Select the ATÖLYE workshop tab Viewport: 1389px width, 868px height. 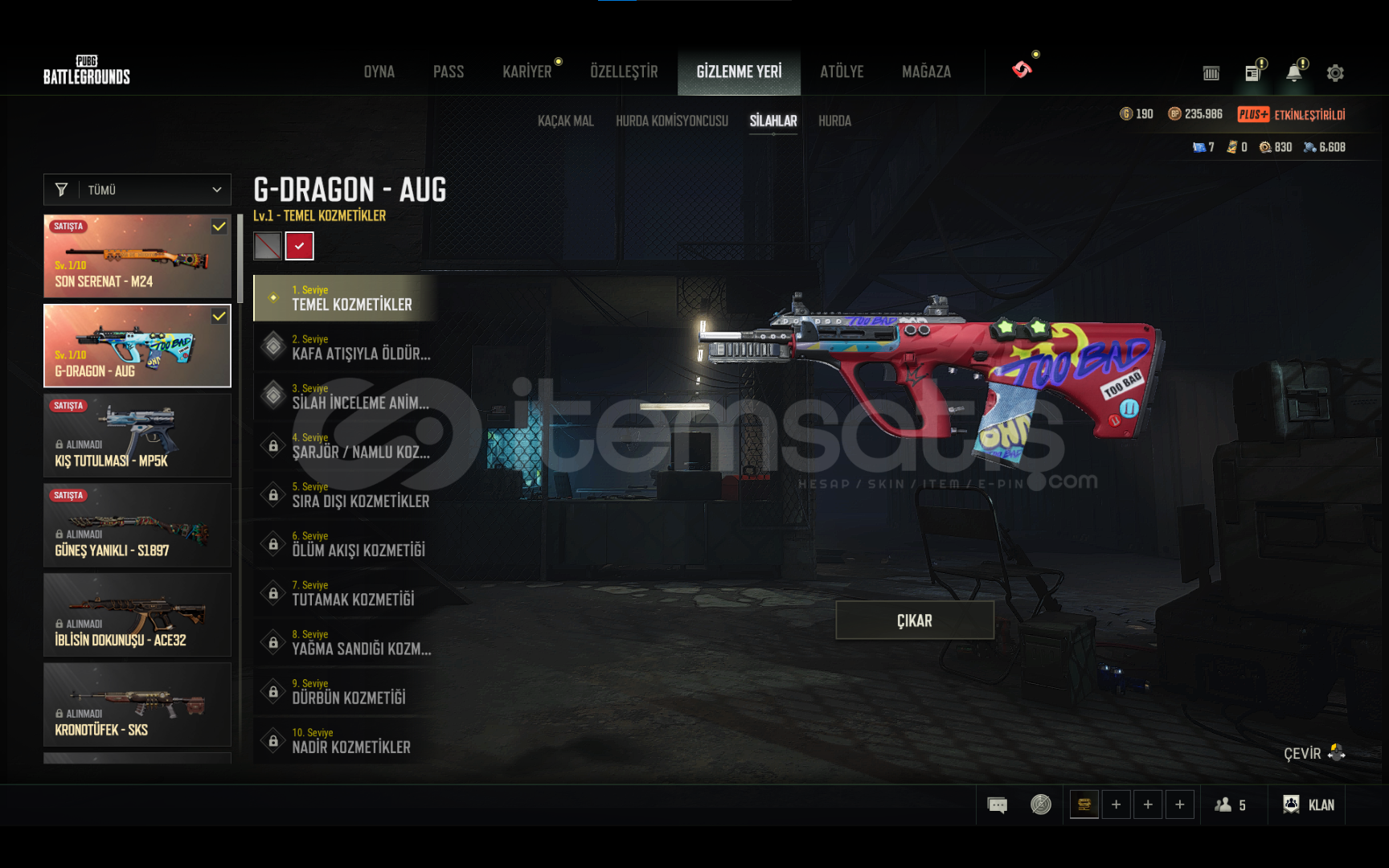tap(842, 72)
